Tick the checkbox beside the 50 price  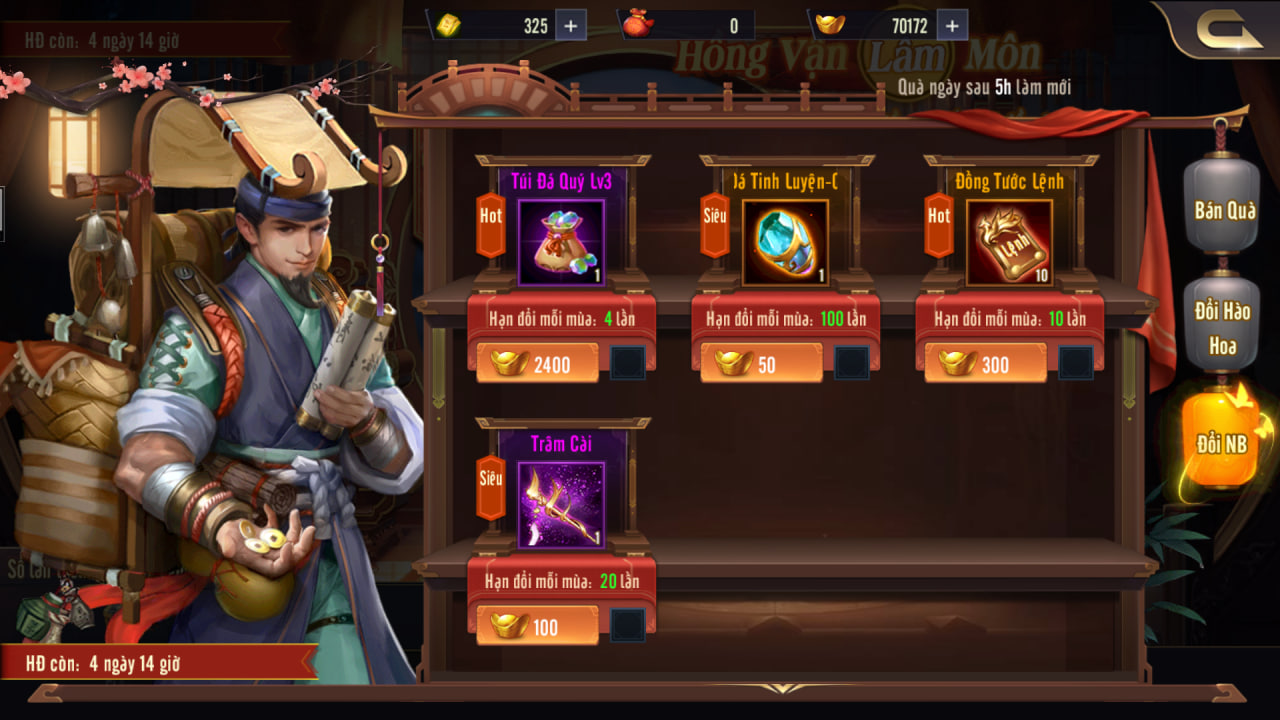(852, 363)
